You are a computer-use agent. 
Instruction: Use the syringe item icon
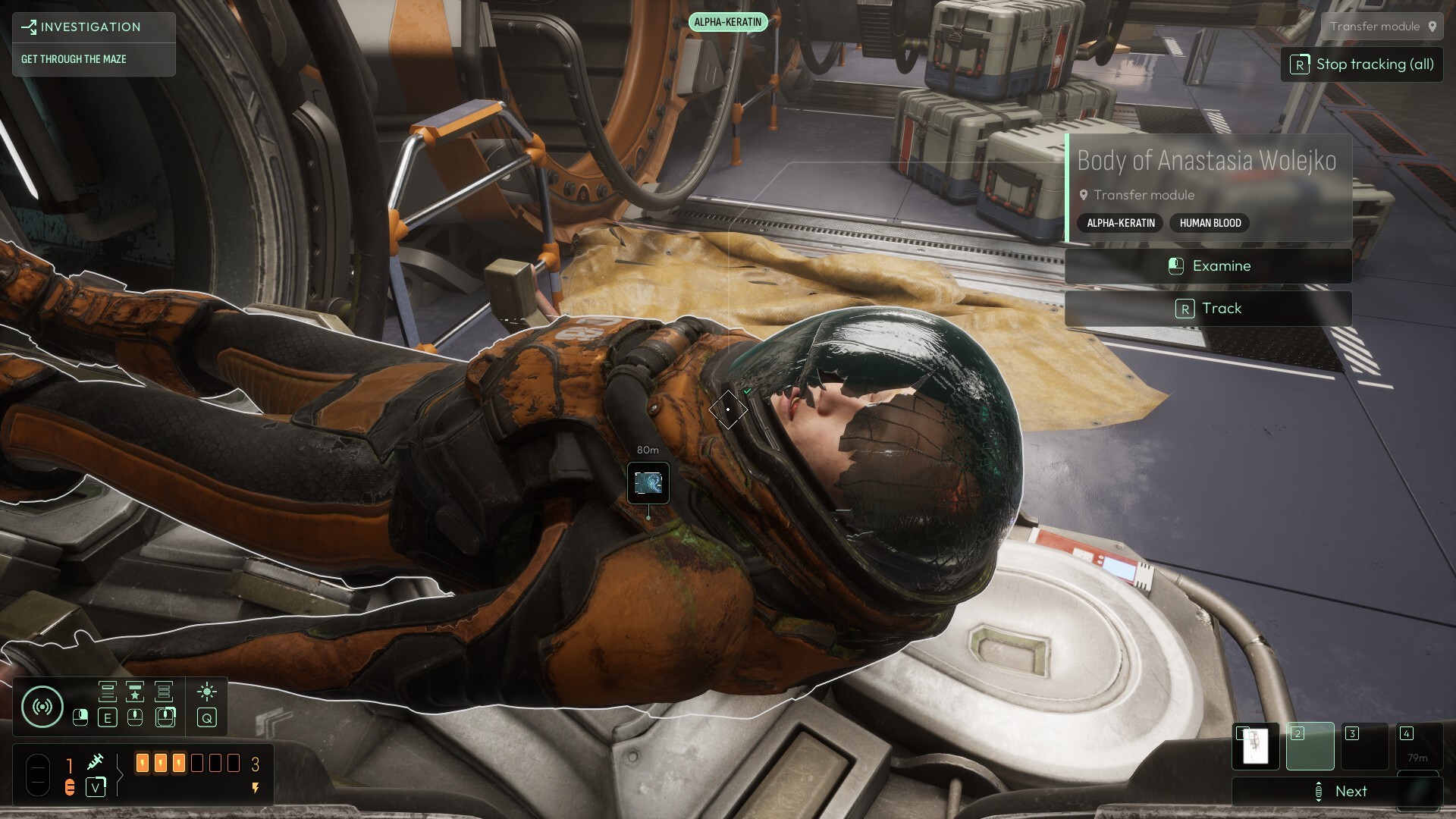(96, 761)
